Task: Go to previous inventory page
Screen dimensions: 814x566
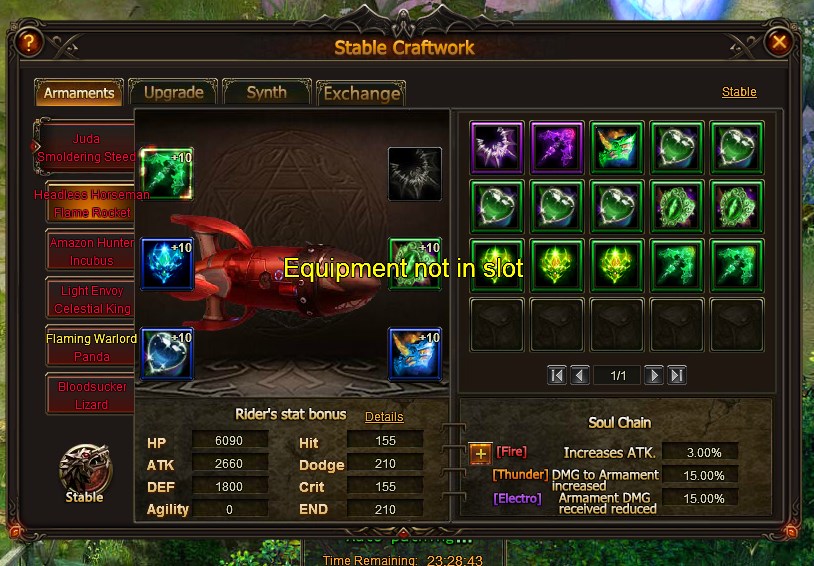Action: pos(580,375)
